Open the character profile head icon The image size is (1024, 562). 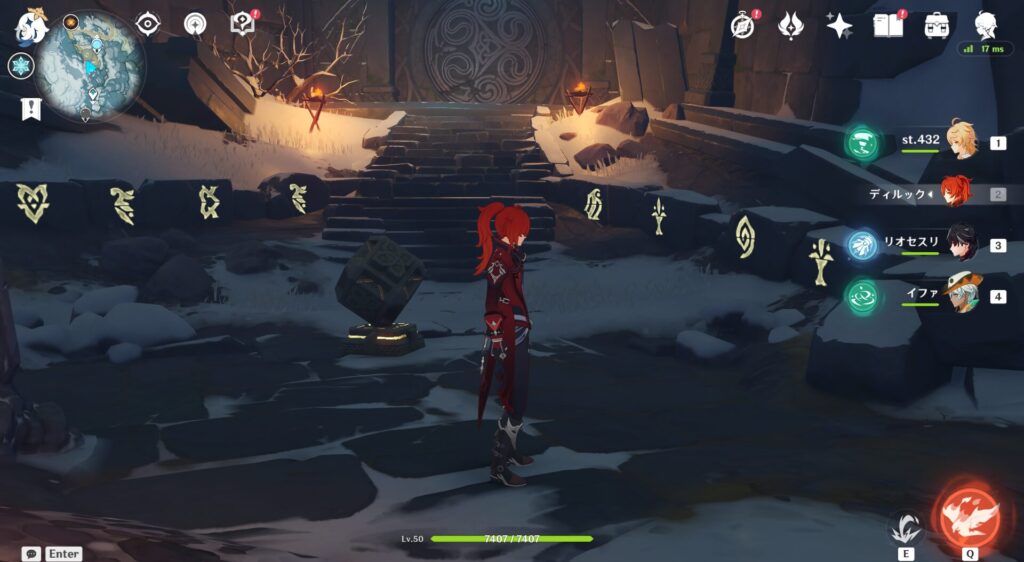[x=986, y=25]
